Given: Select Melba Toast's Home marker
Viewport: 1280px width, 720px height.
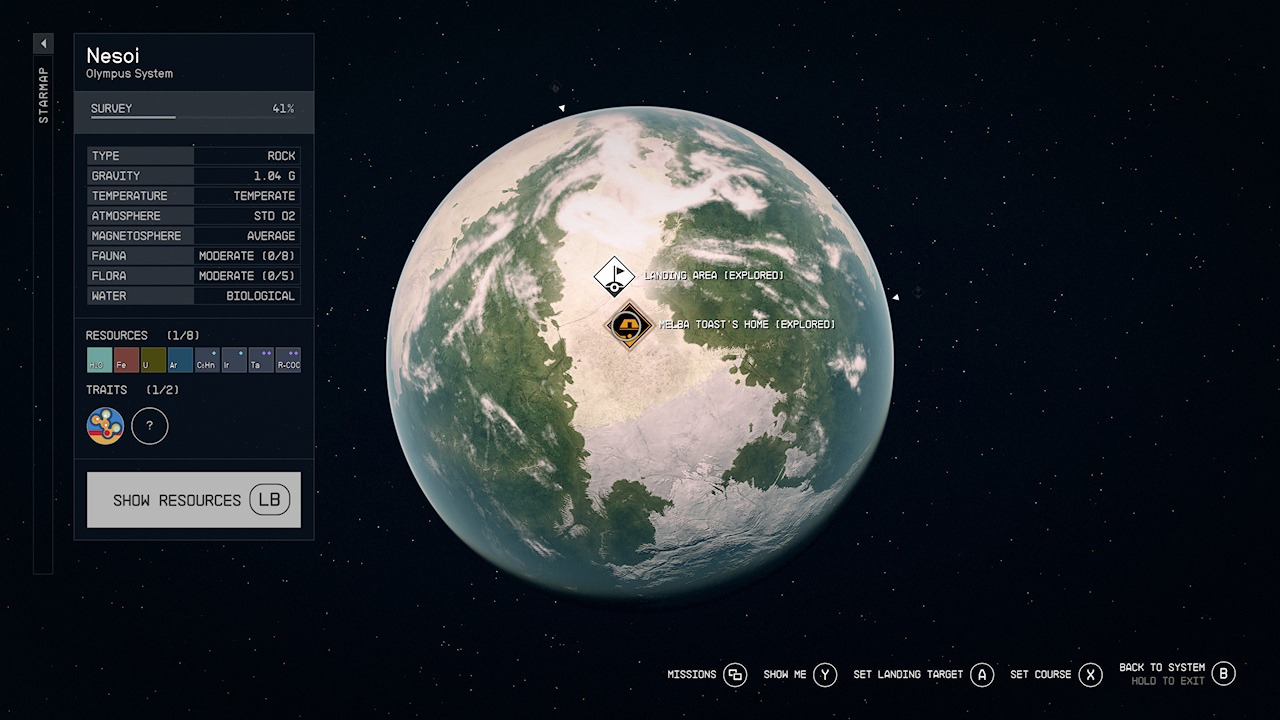Looking at the screenshot, I should click(x=629, y=325).
